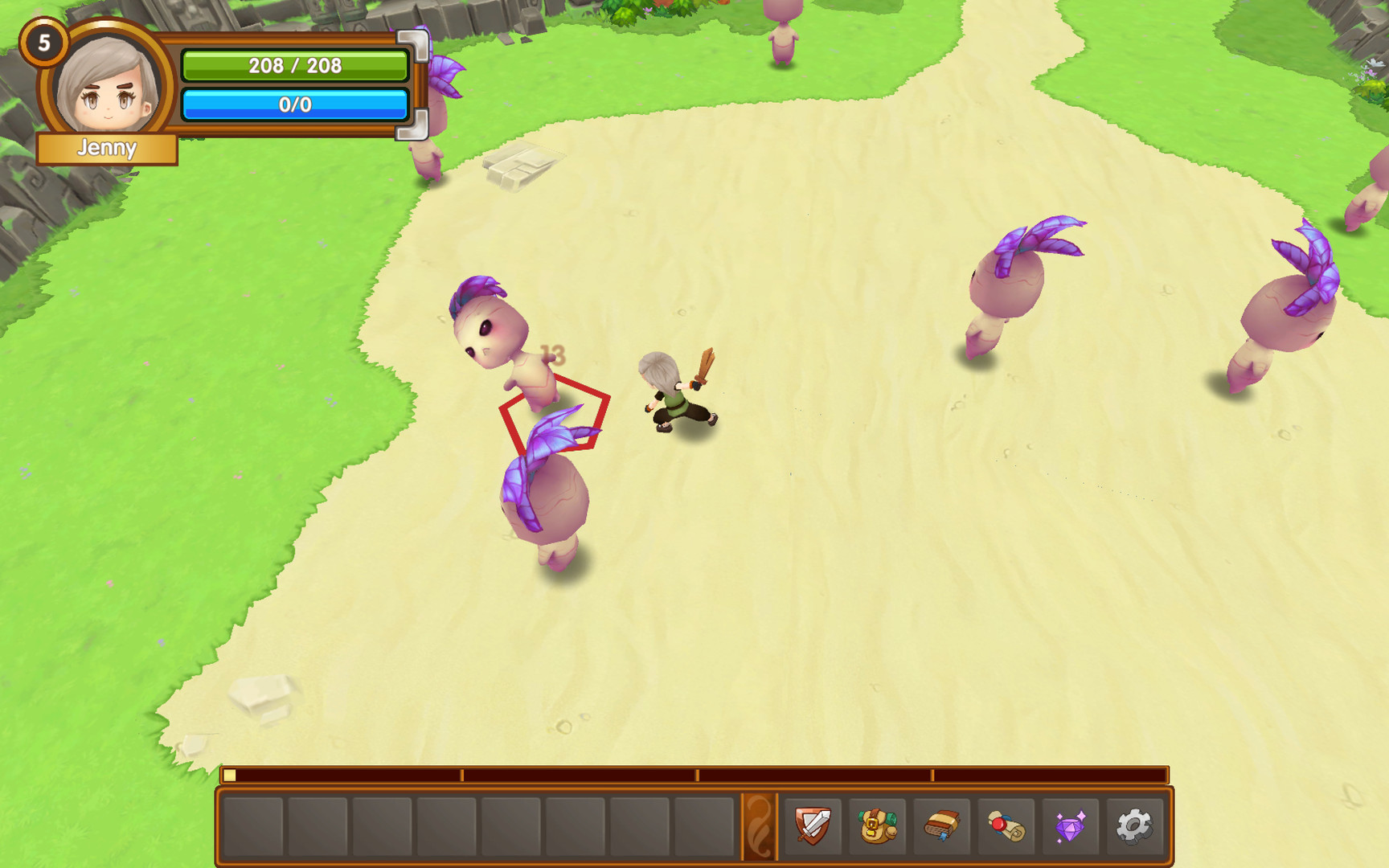1389x868 pixels.
Task: Open settings with the gear icon
Action: [1134, 825]
